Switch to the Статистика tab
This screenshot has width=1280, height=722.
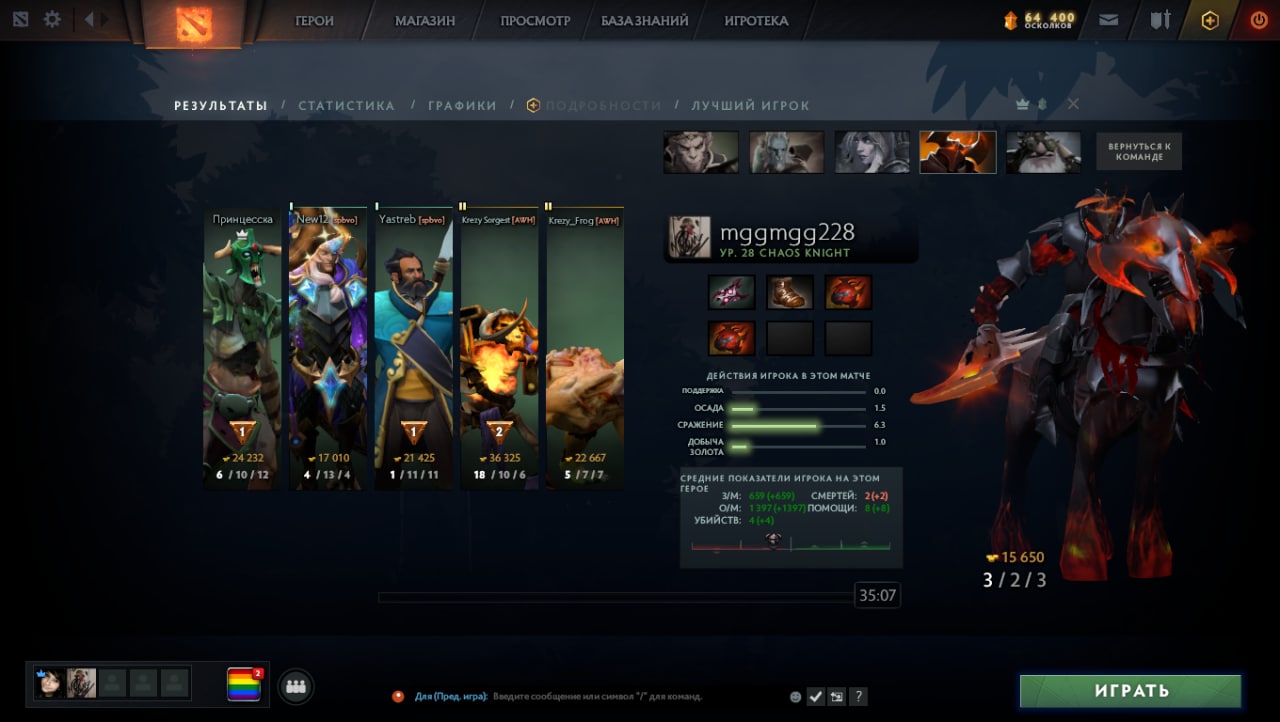click(346, 106)
